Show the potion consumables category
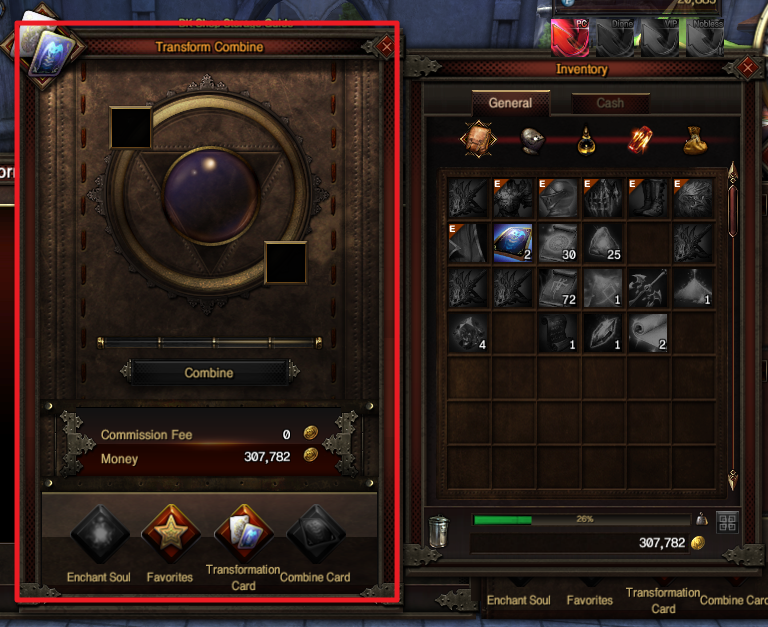This screenshot has height=627, width=768. [x=586, y=141]
